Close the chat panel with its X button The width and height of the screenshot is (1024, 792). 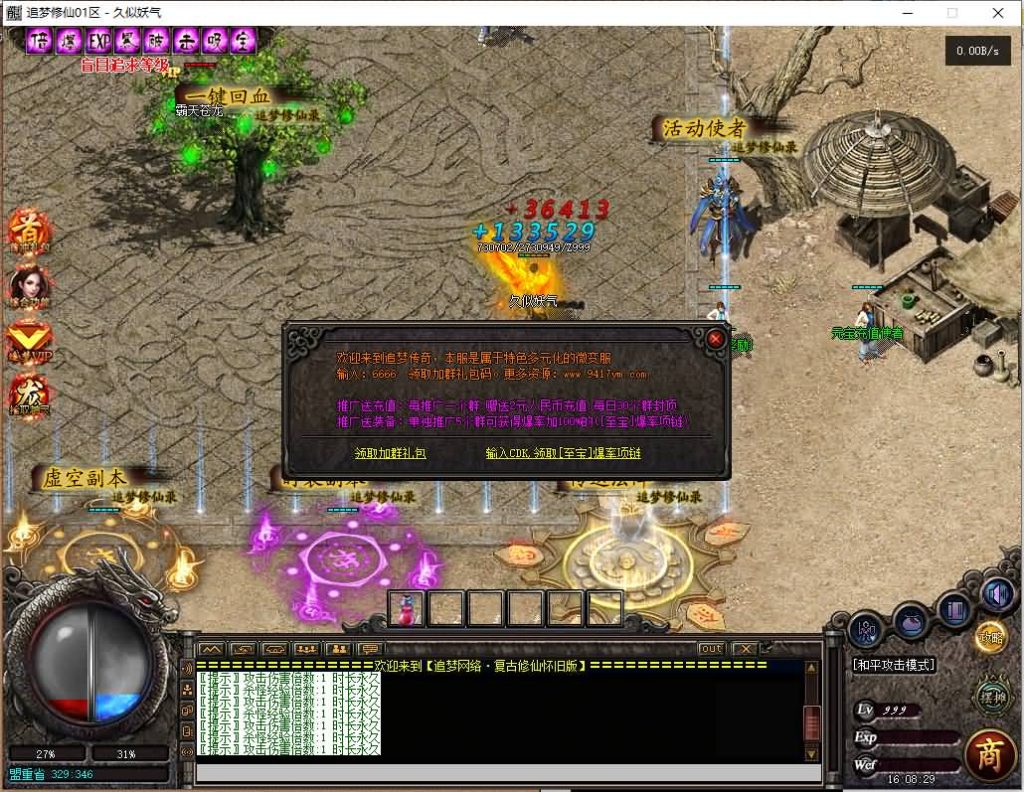[745, 649]
